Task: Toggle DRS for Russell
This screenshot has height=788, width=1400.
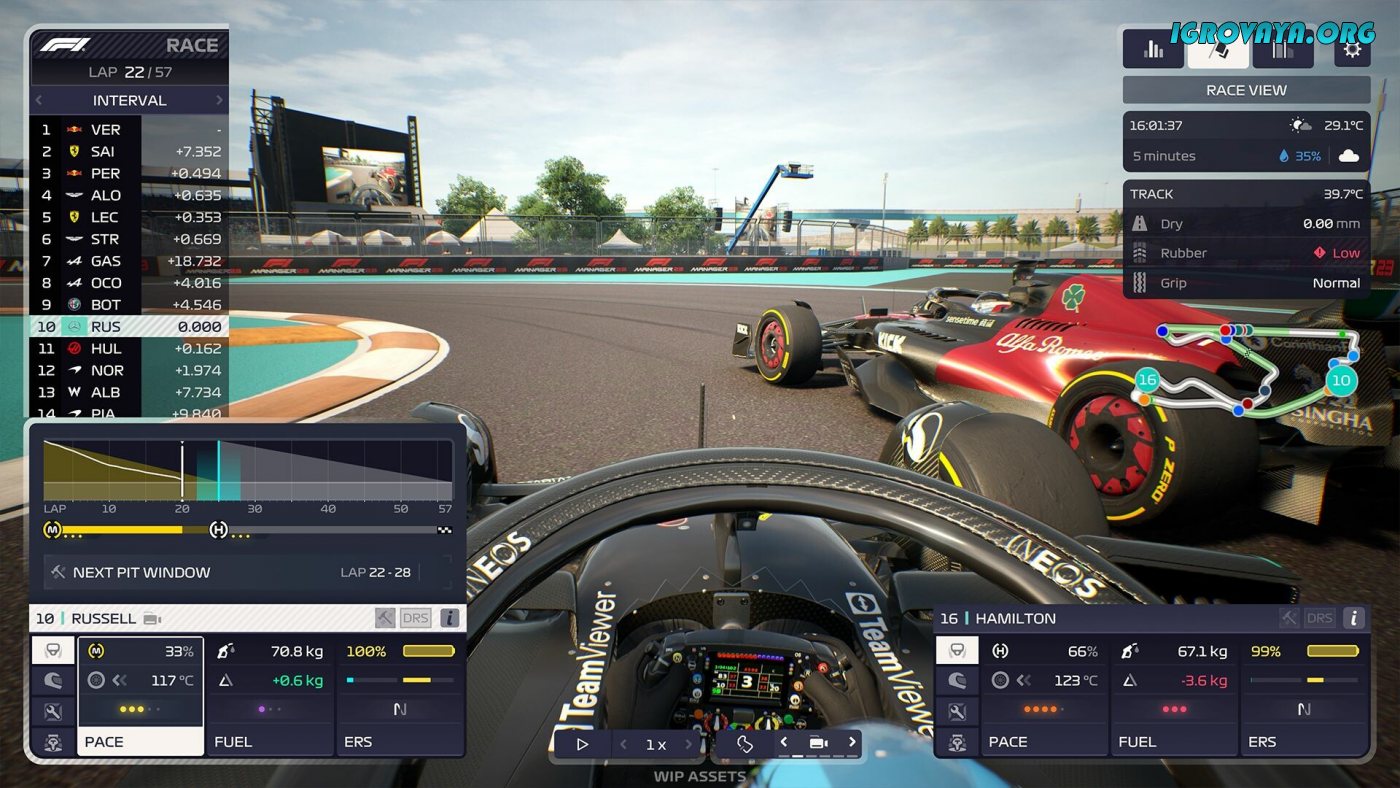Action: [x=415, y=618]
